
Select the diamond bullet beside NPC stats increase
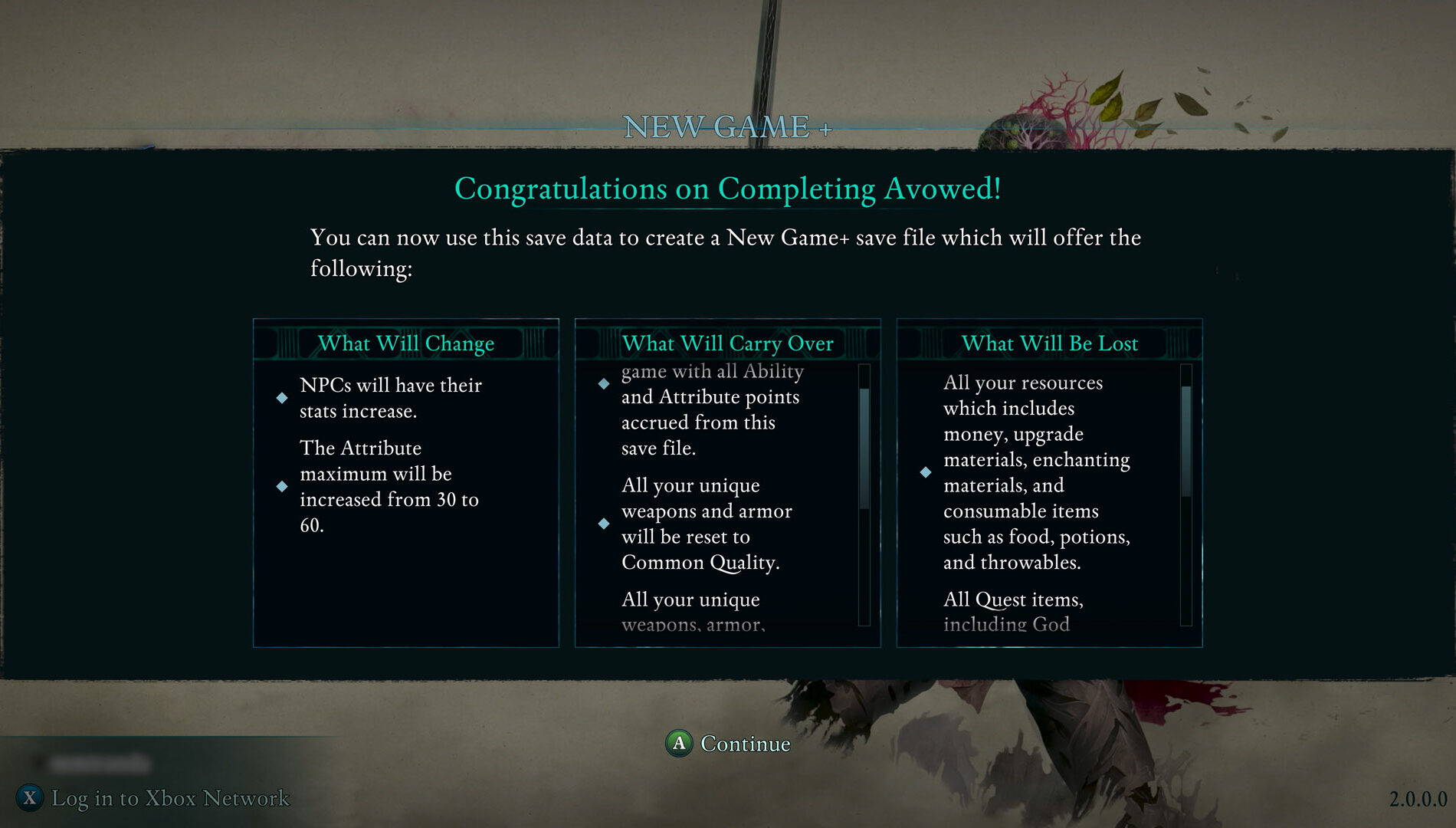[284, 397]
